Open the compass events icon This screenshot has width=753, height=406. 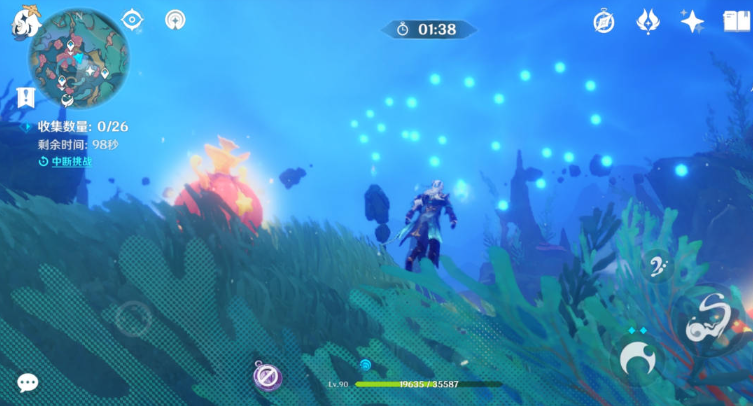(x=603, y=22)
